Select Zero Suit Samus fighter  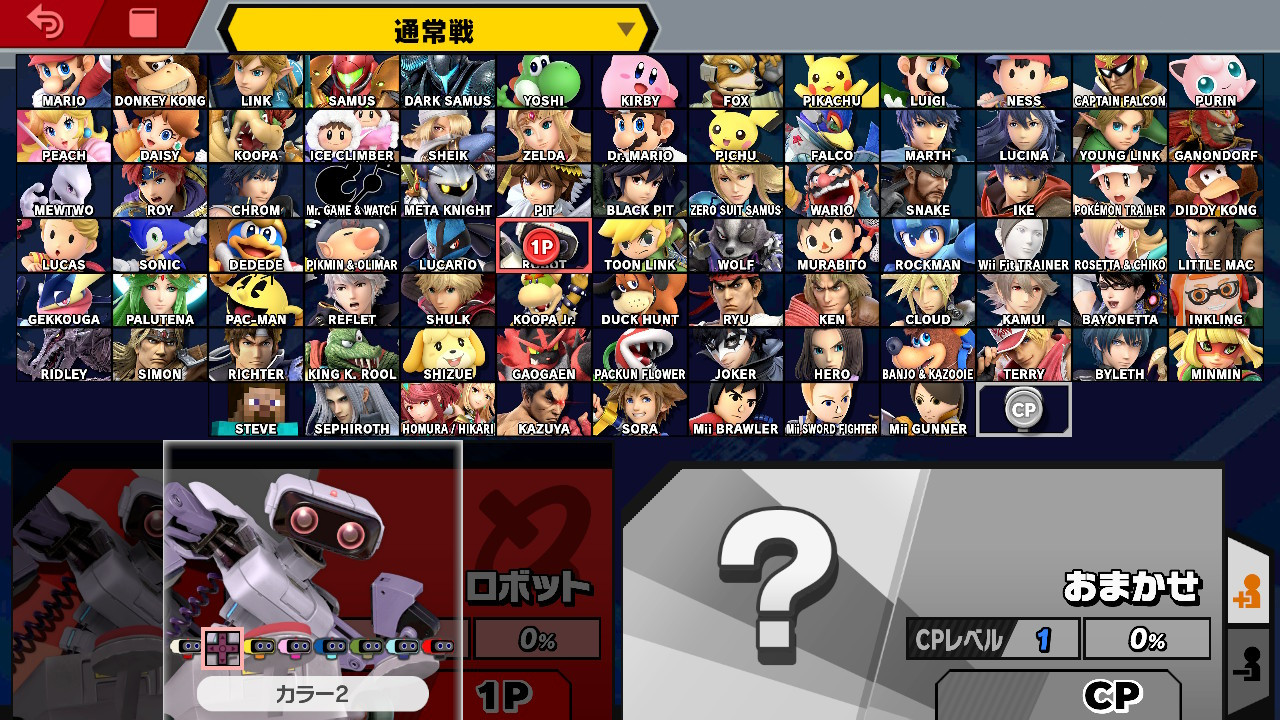tap(736, 190)
